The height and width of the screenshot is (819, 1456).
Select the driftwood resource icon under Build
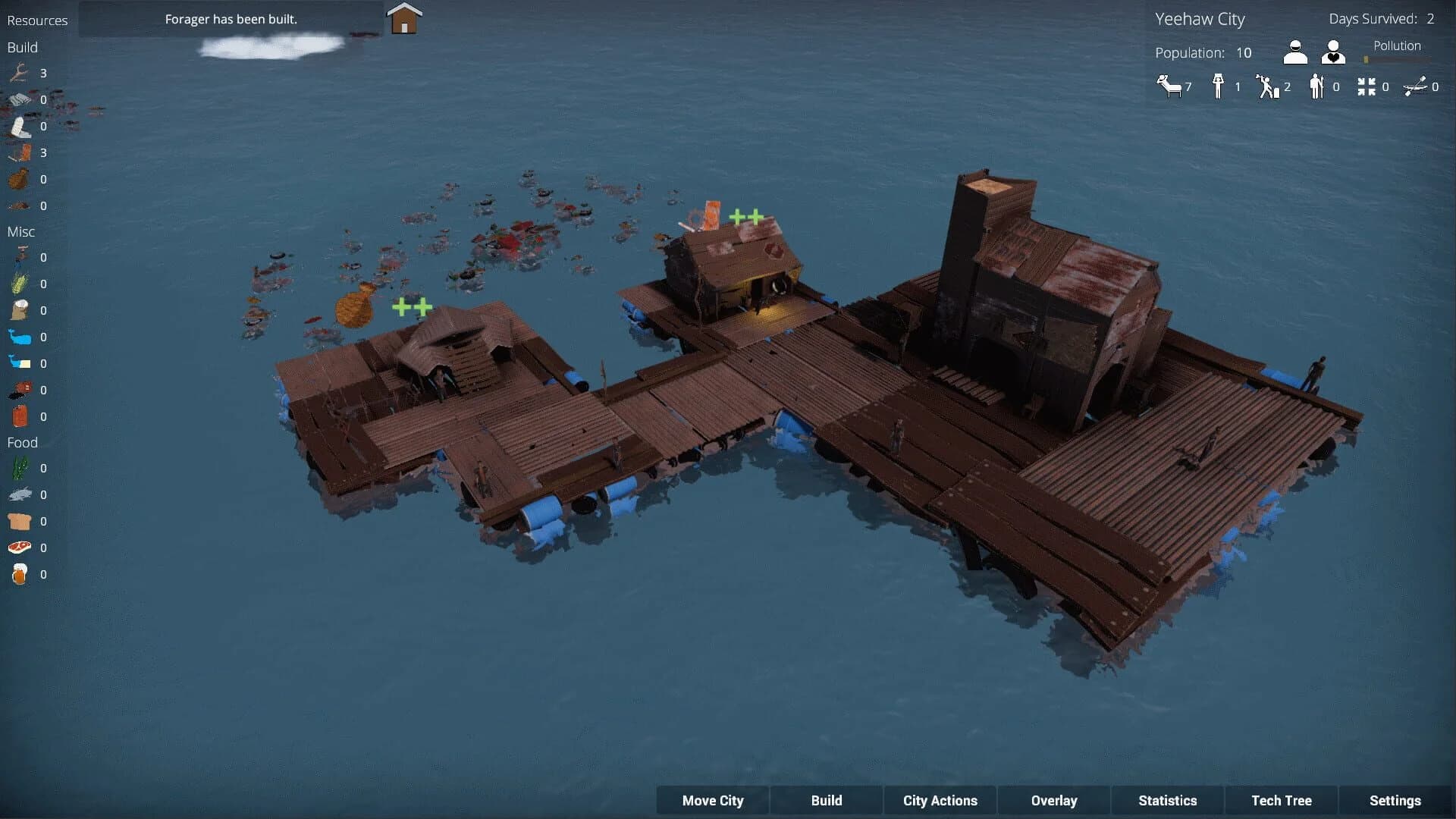19,74
